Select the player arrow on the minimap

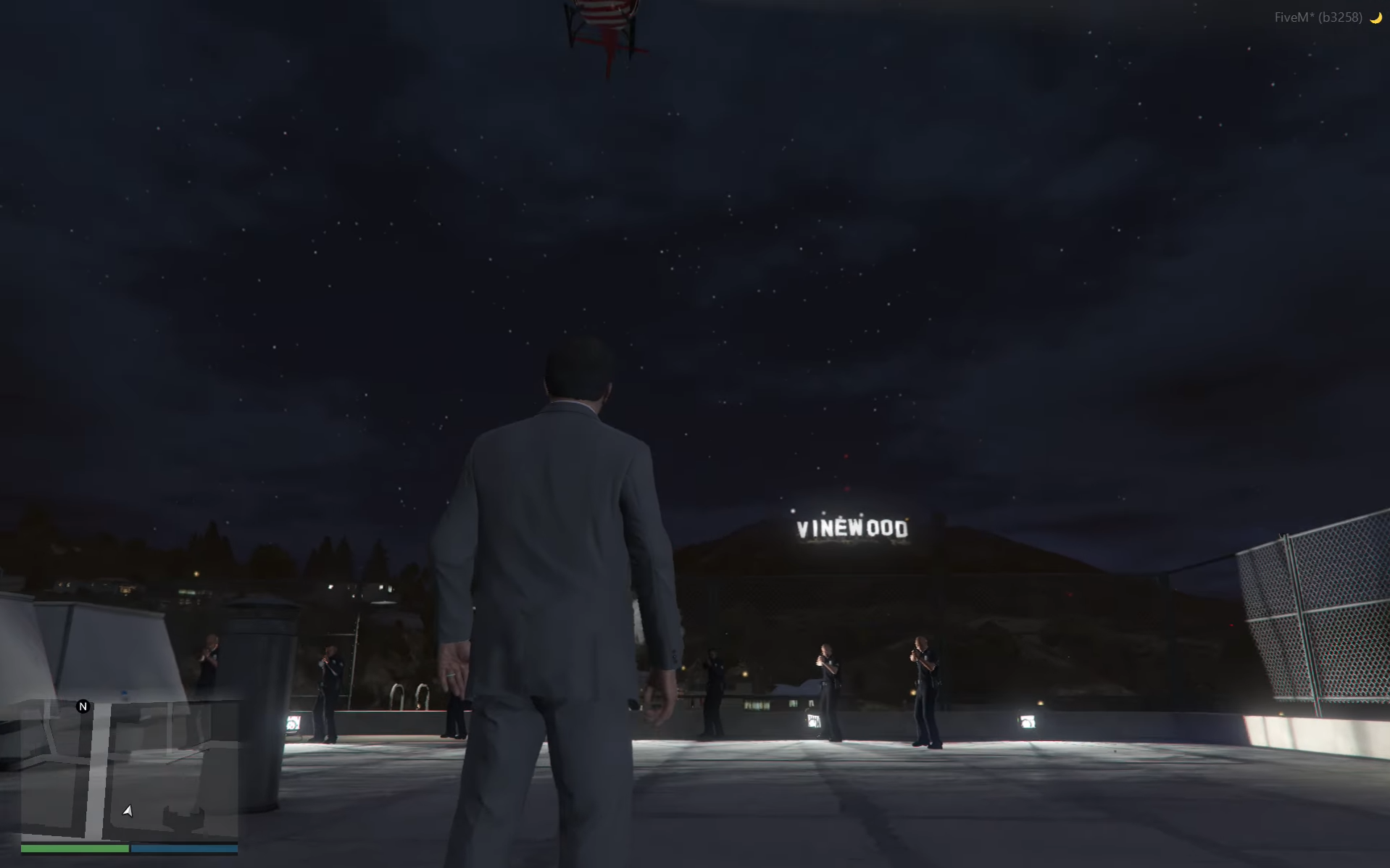(128, 811)
